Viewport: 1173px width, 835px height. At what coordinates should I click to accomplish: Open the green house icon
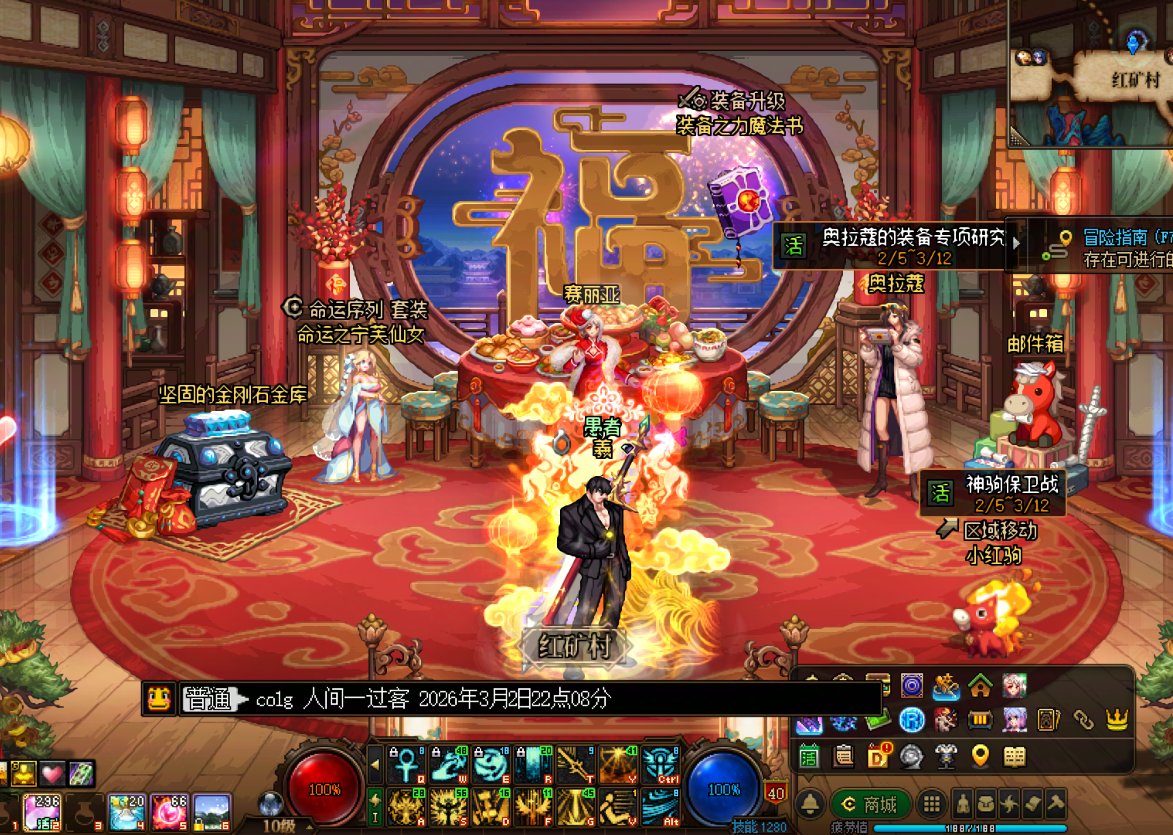point(979,686)
